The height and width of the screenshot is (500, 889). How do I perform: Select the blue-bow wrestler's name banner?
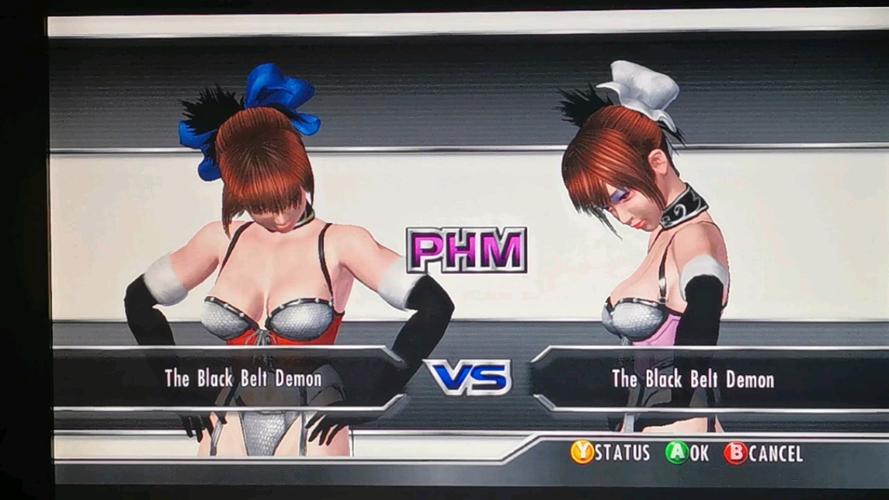coord(243,378)
